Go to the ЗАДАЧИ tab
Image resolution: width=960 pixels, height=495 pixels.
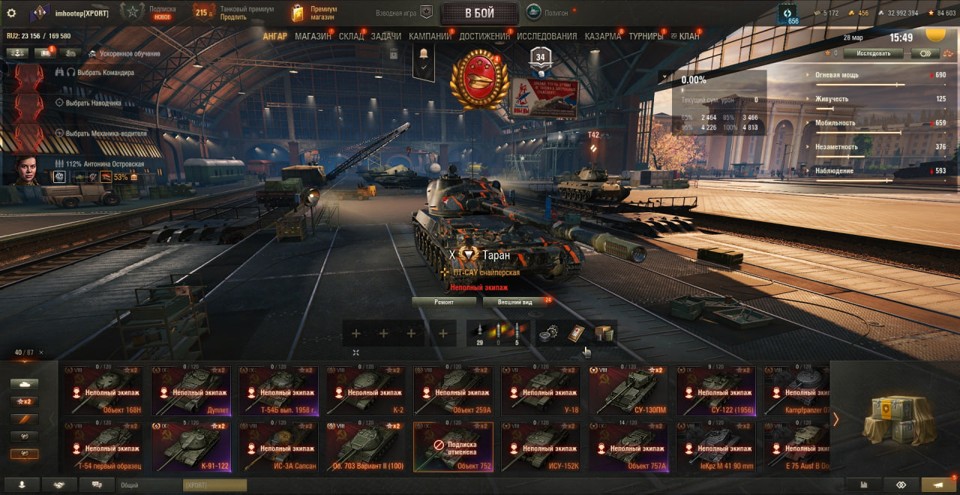[x=386, y=36]
